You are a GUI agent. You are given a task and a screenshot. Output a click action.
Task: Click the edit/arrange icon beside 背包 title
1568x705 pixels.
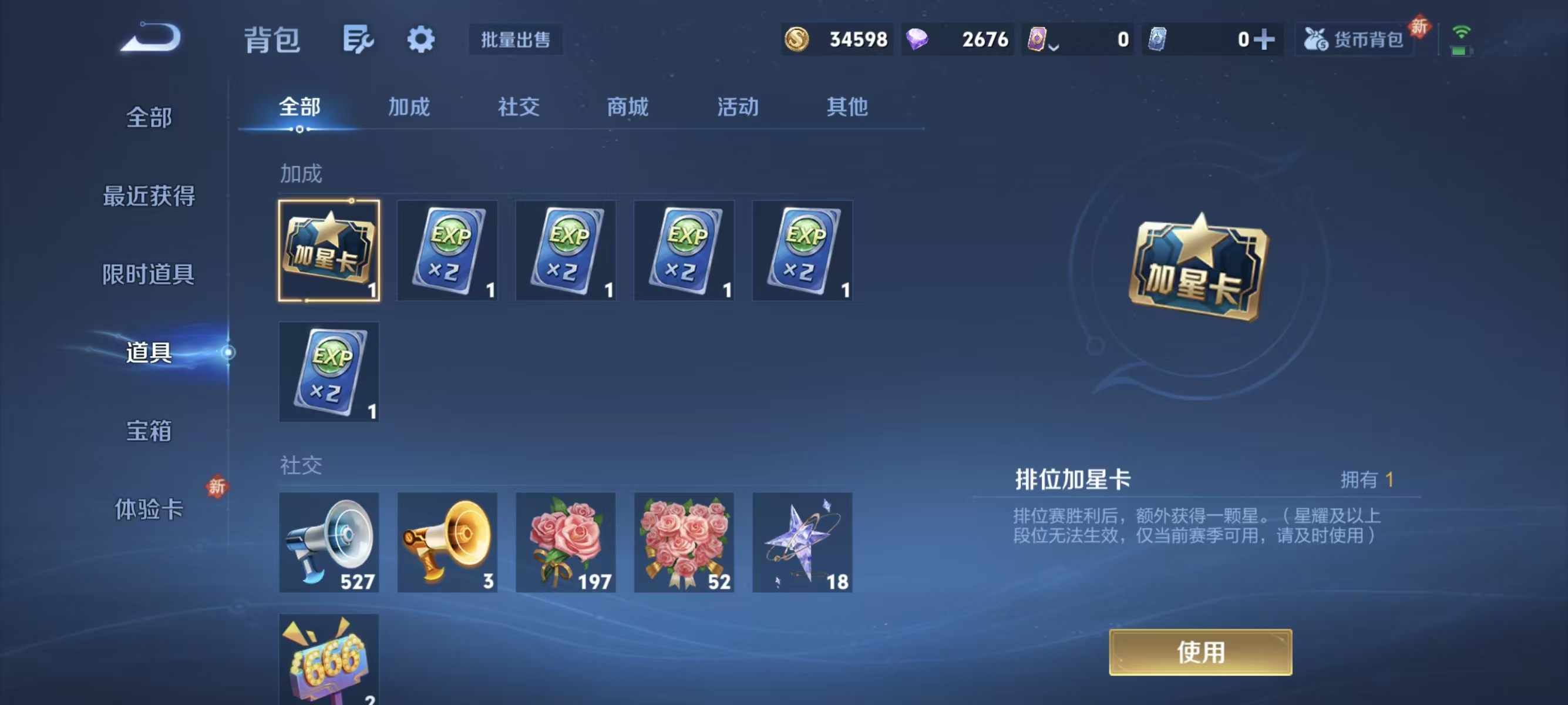359,39
